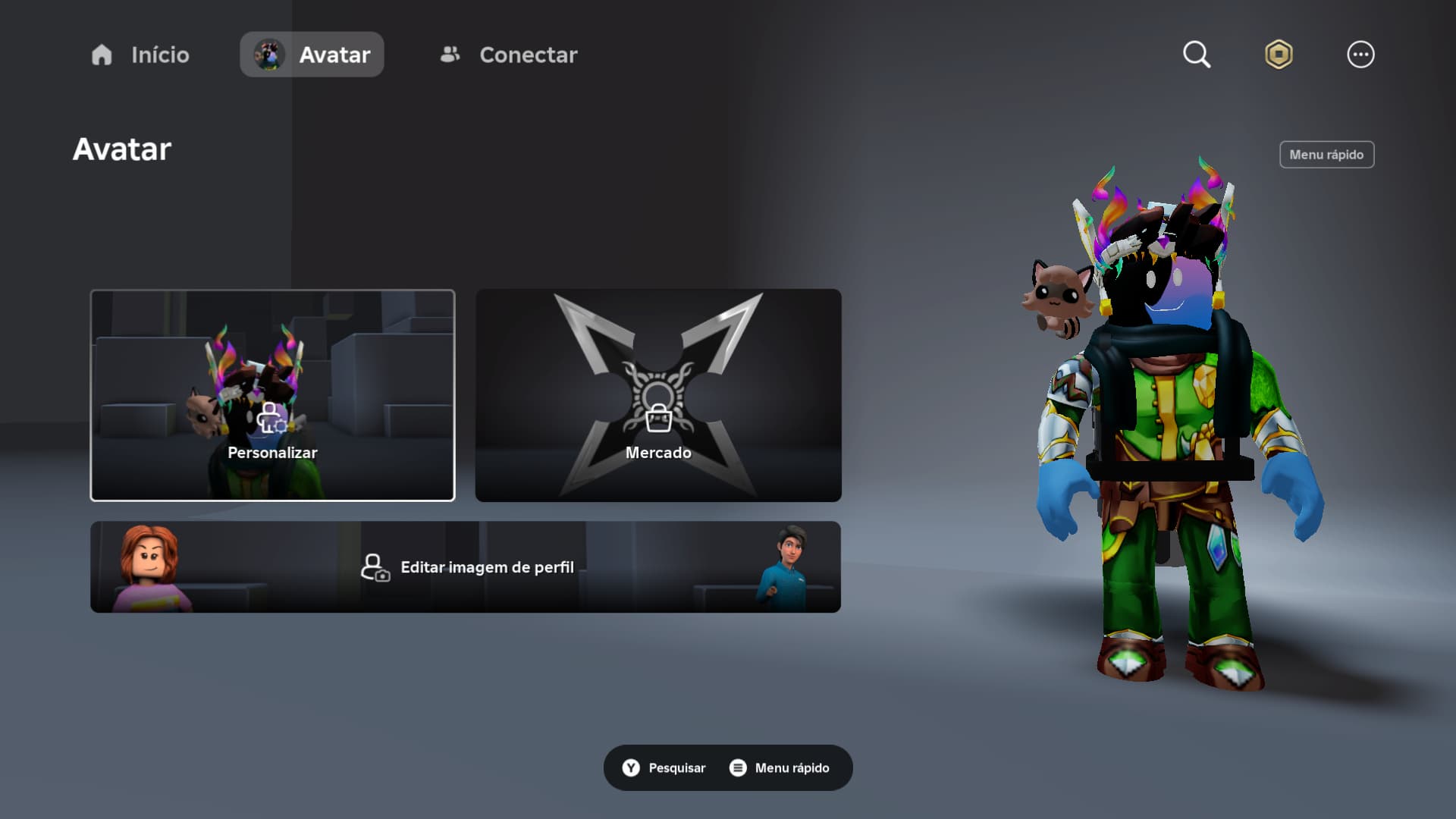The image size is (1456, 819).
Task: Click the Menu rápido button near the avatar
Action: [1326, 155]
